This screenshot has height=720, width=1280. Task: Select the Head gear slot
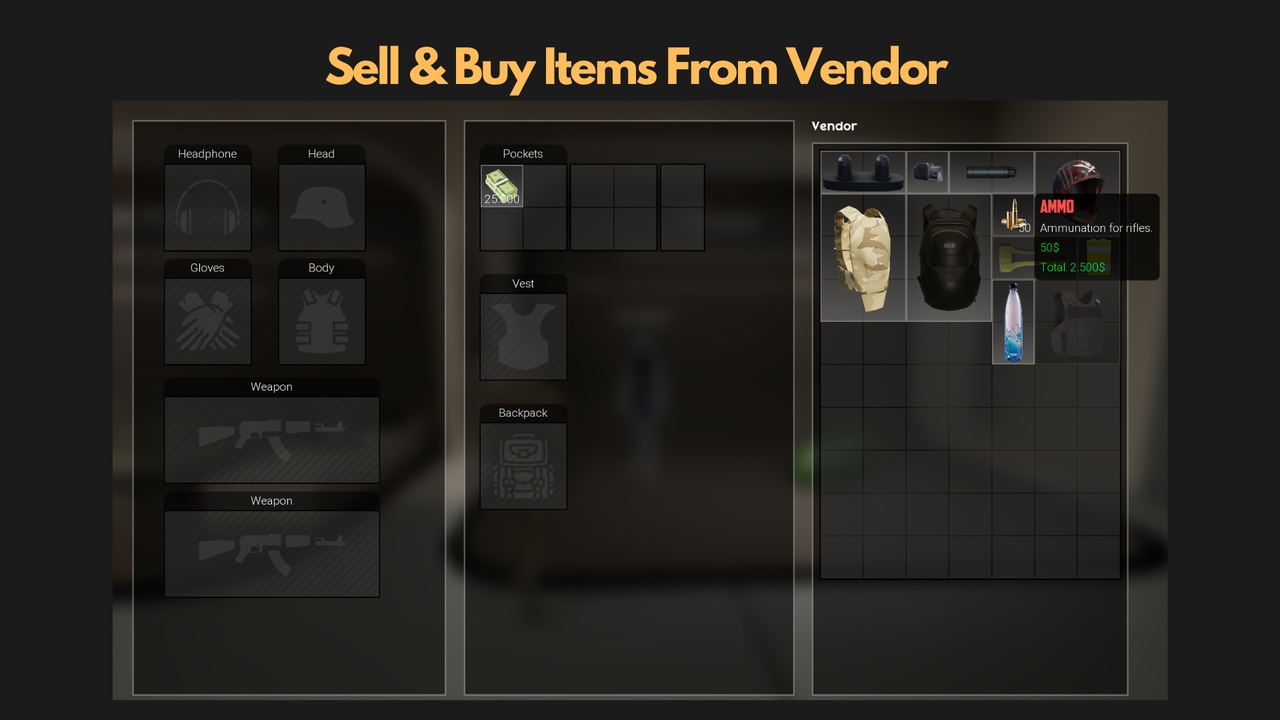321,207
